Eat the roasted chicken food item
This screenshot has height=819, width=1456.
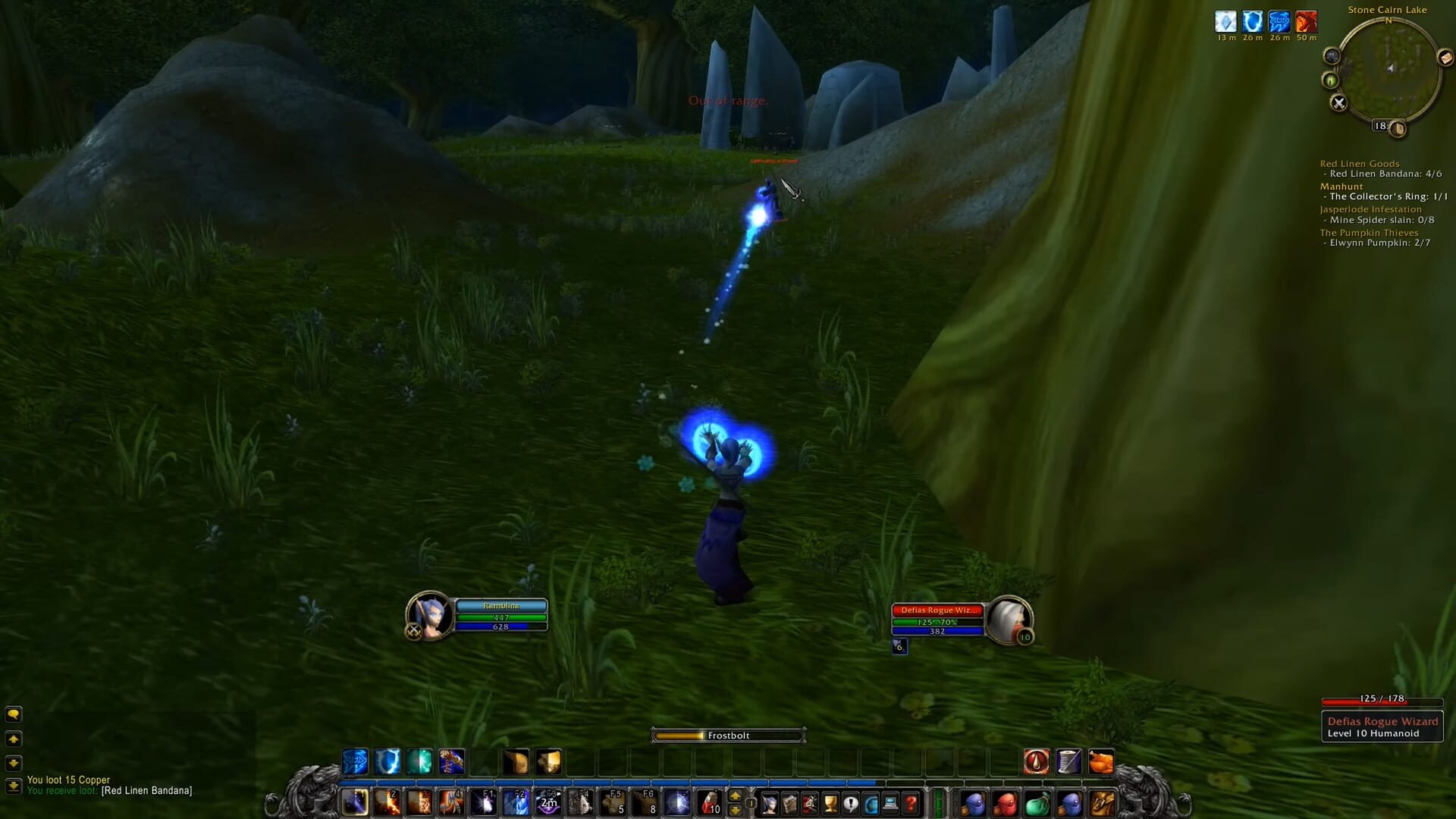coord(1100,761)
